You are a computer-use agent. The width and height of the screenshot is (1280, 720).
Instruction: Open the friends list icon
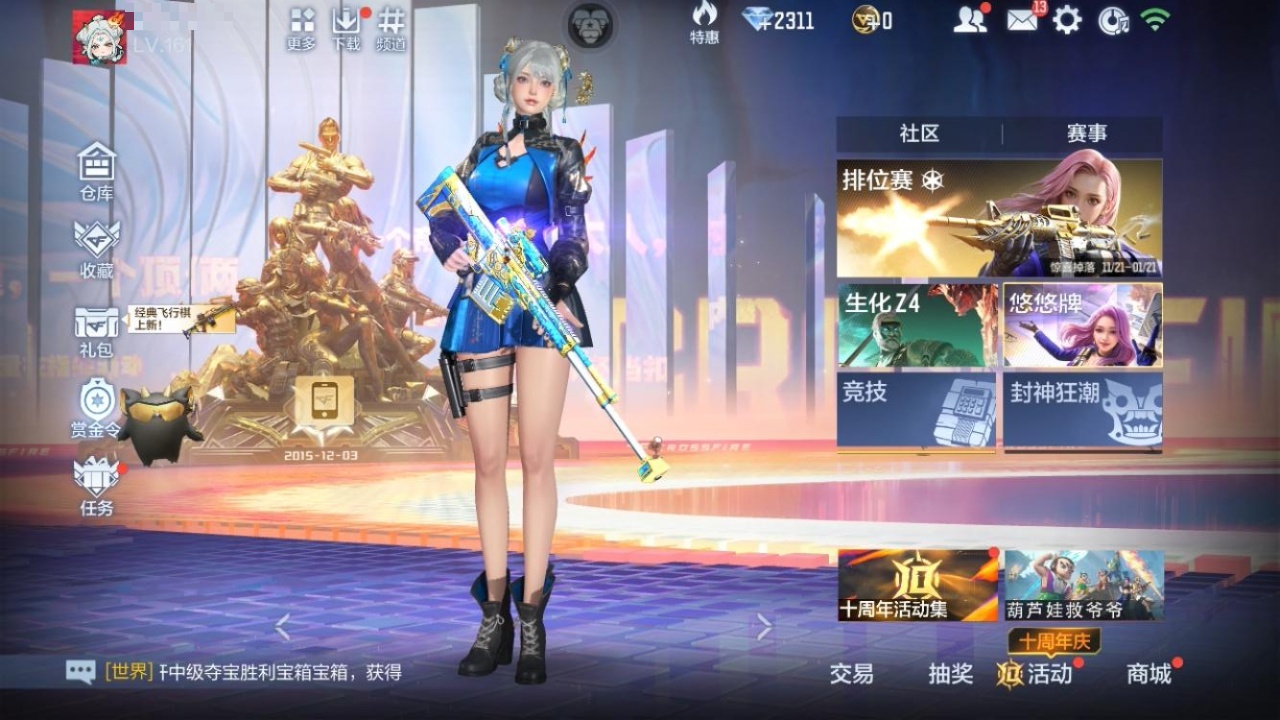click(969, 20)
